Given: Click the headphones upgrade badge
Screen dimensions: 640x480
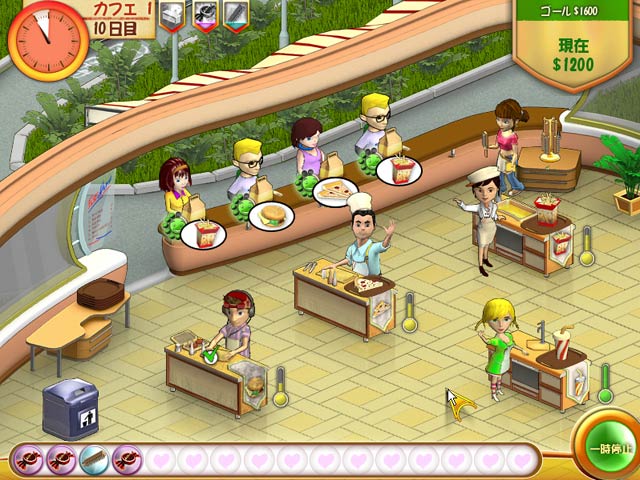Looking at the screenshot, I should [205, 15].
